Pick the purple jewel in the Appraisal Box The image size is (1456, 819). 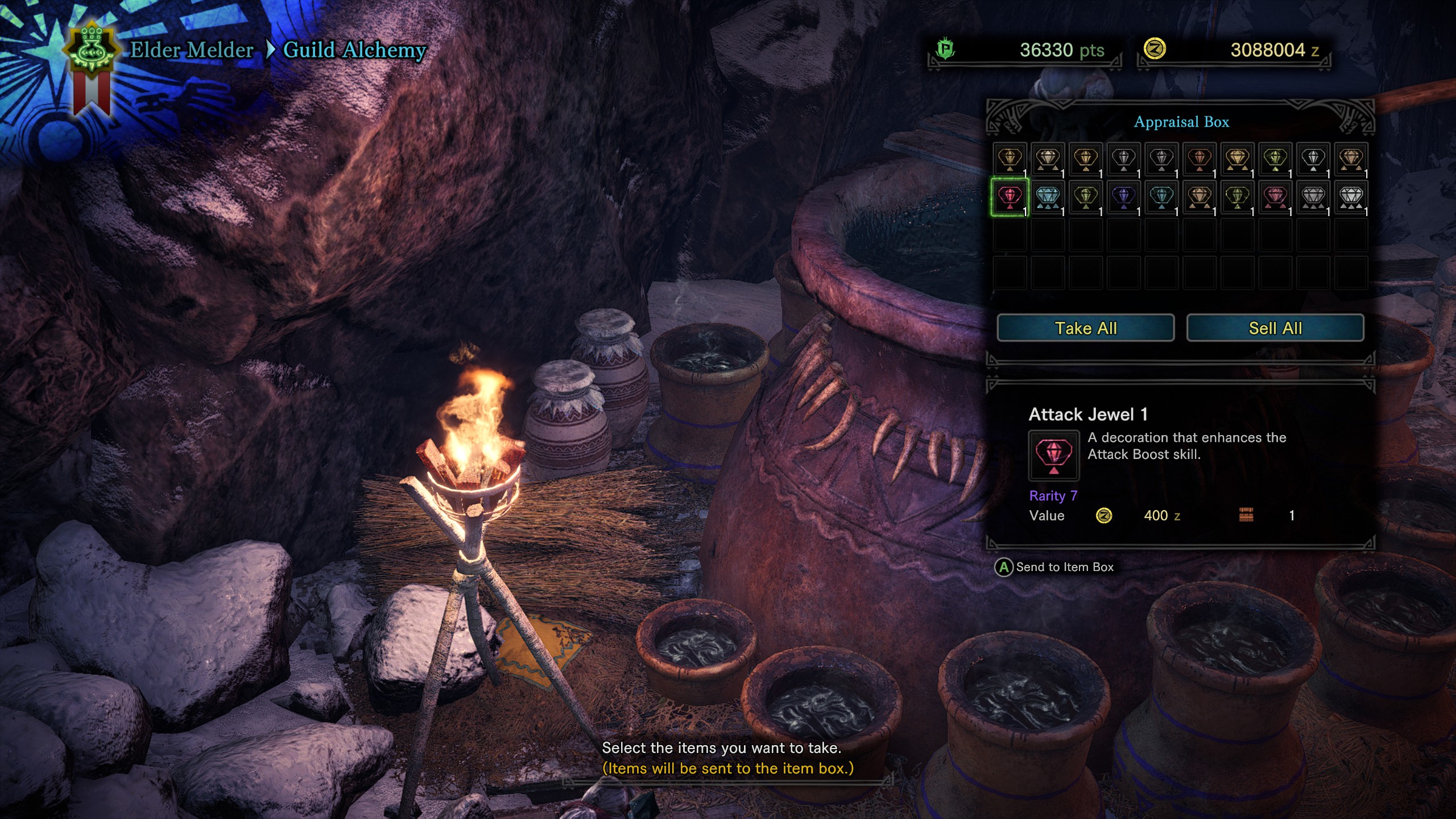pos(1123,197)
